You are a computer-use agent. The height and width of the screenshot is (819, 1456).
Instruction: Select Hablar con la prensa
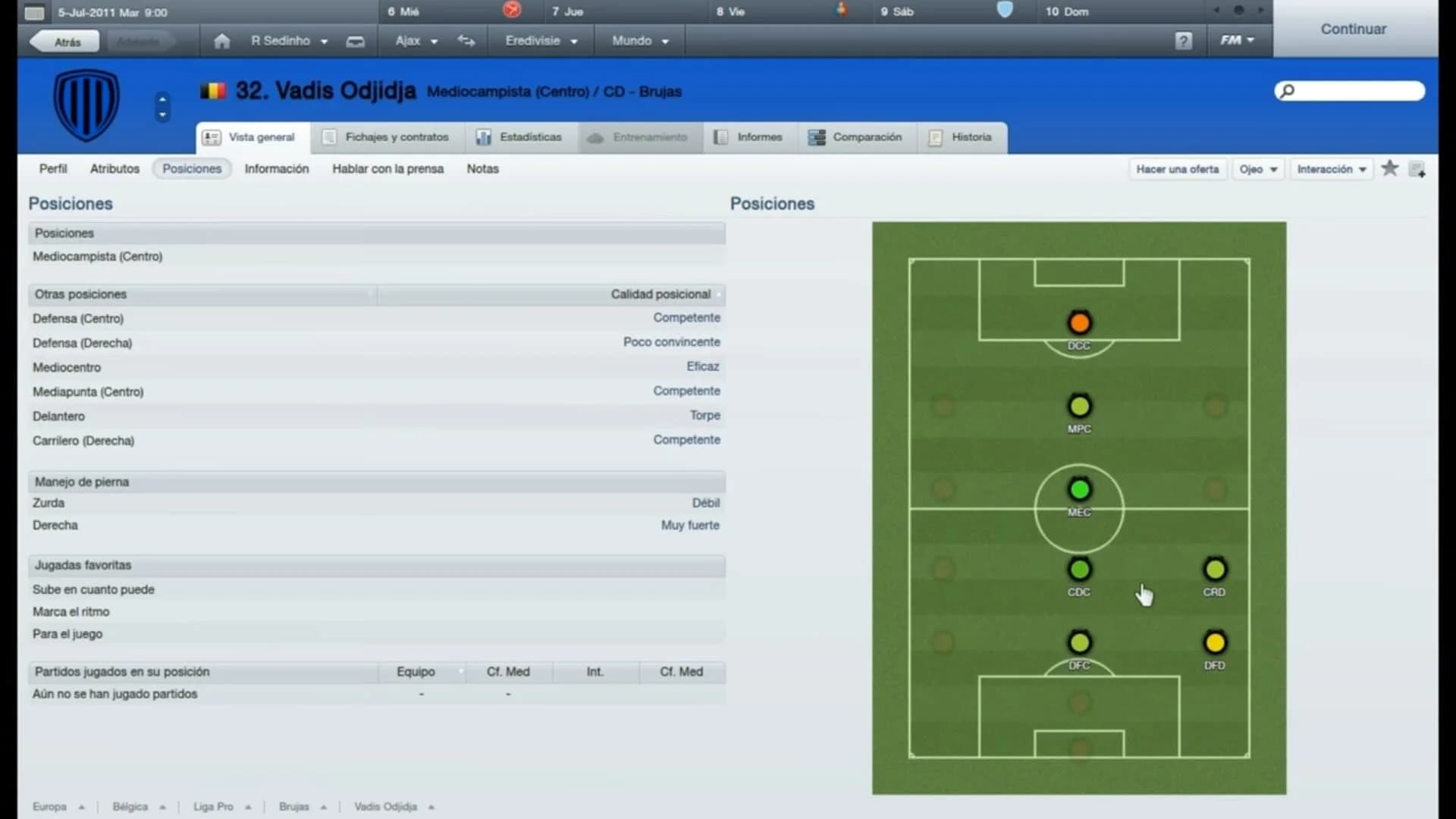point(388,169)
